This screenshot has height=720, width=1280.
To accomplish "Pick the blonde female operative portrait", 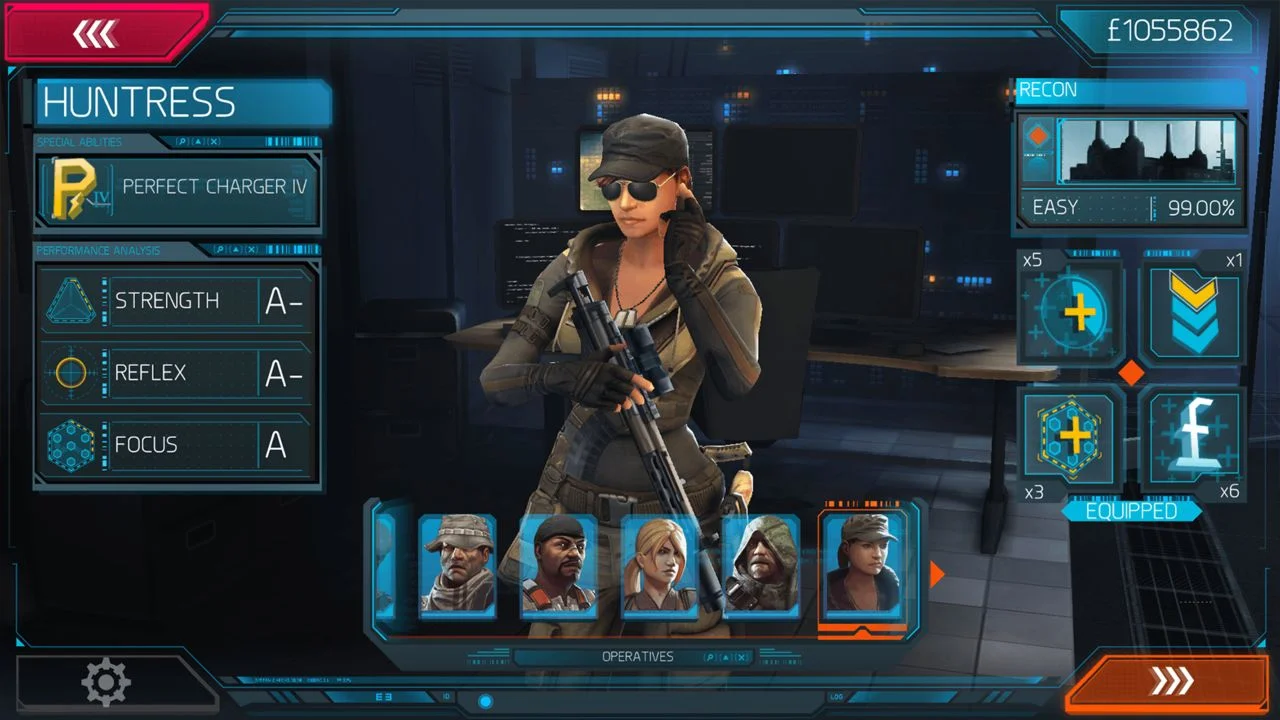I will tap(659, 565).
